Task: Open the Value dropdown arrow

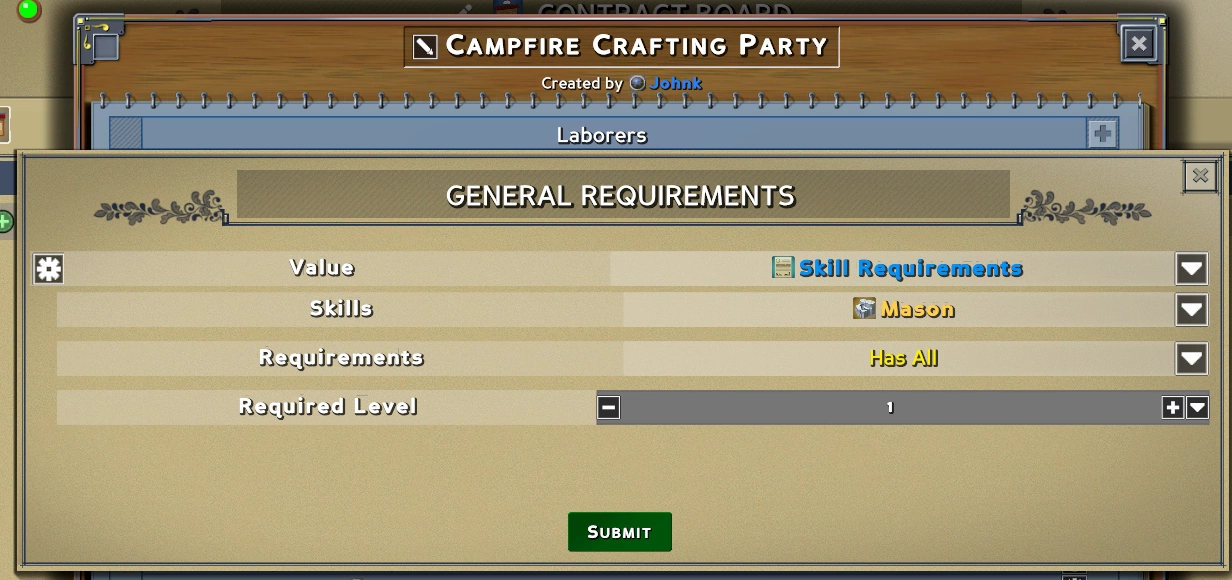Action: point(1191,268)
